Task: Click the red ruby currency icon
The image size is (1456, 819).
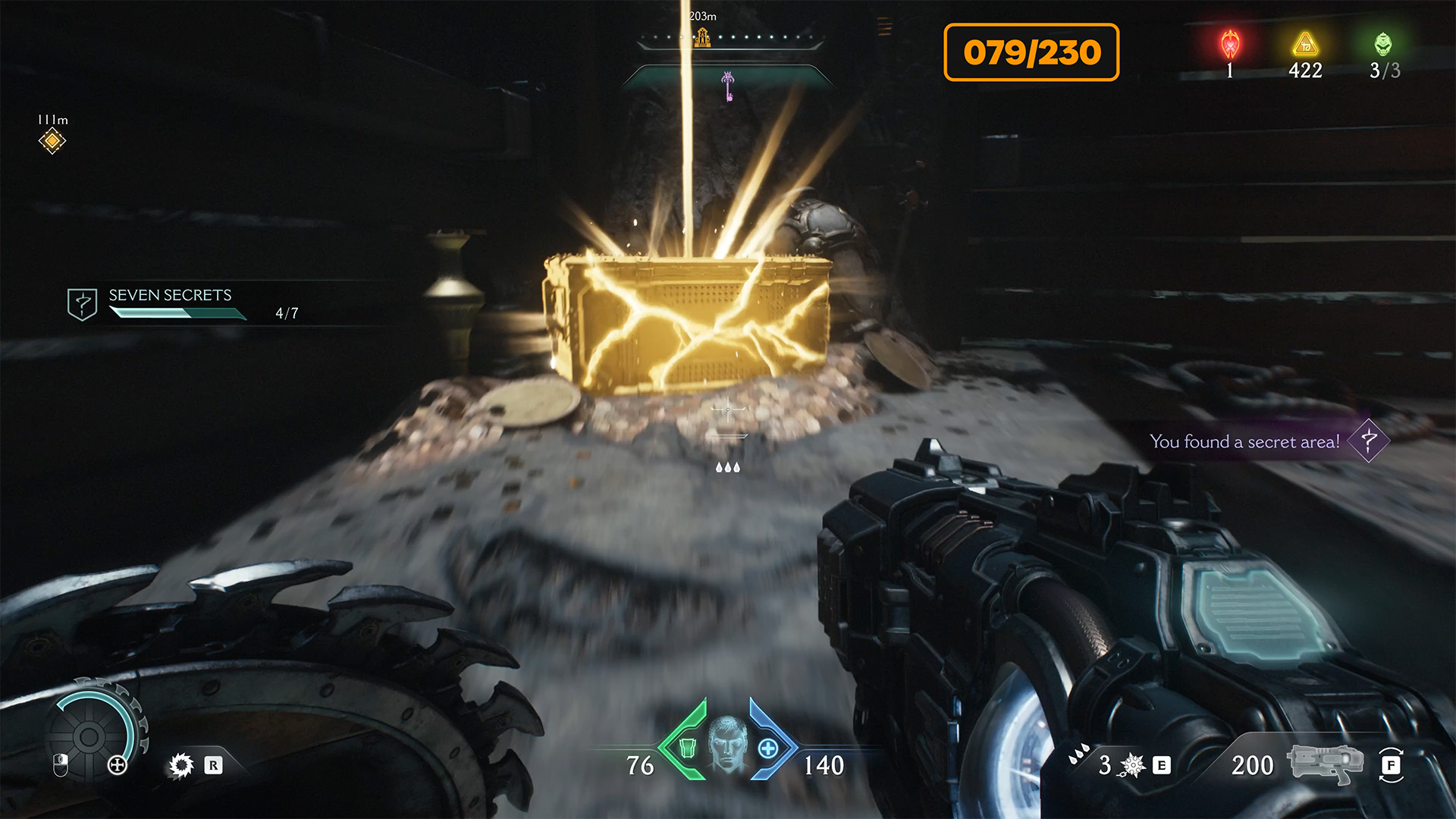Action: (x=1230, y=44)
